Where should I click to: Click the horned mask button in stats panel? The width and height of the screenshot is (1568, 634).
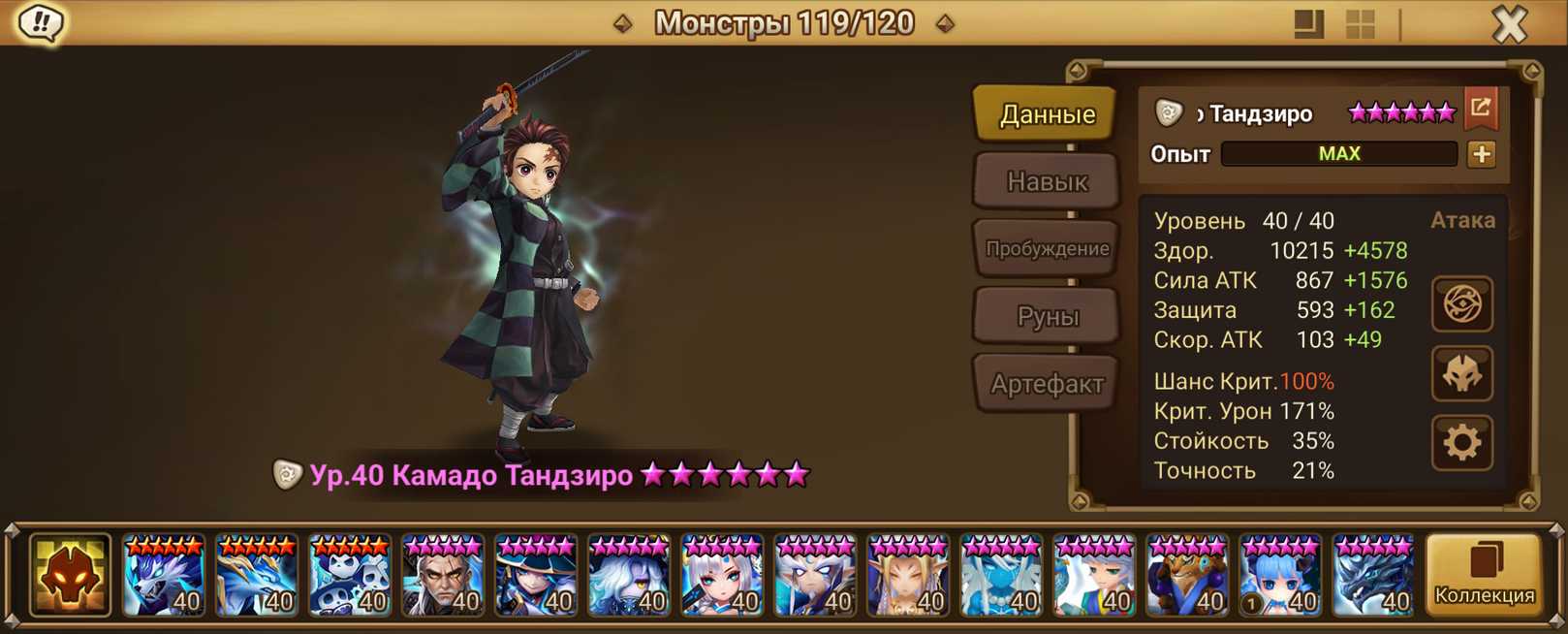click(1462, 374)
